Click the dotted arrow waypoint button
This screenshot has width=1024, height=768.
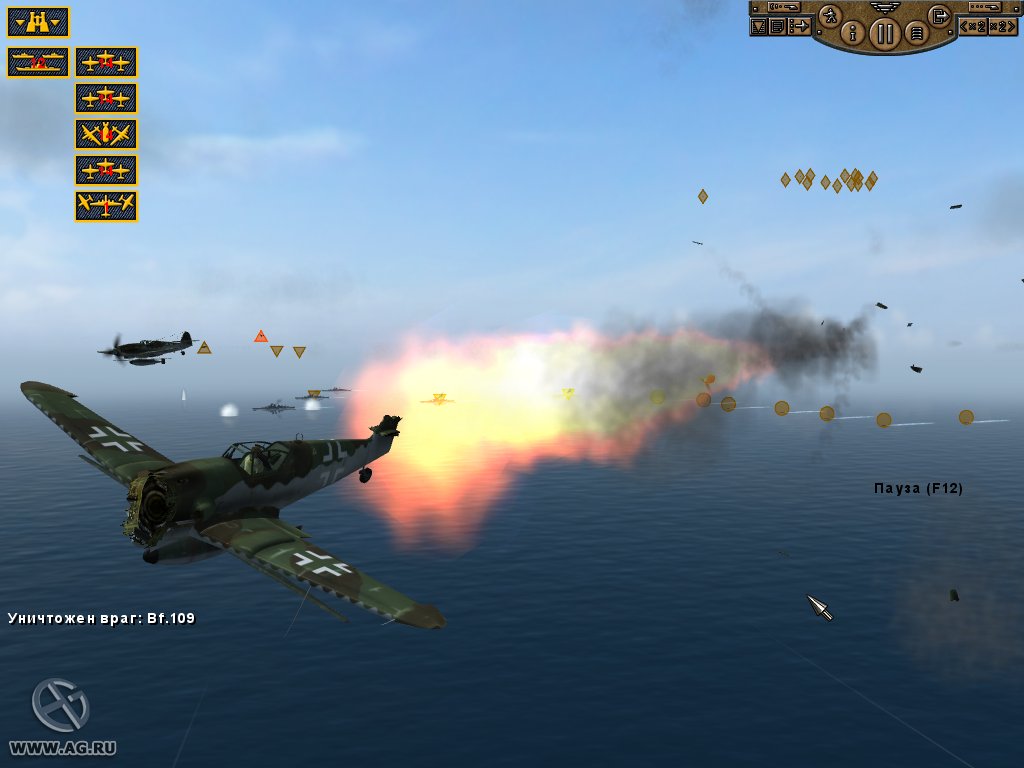point(799,26)
